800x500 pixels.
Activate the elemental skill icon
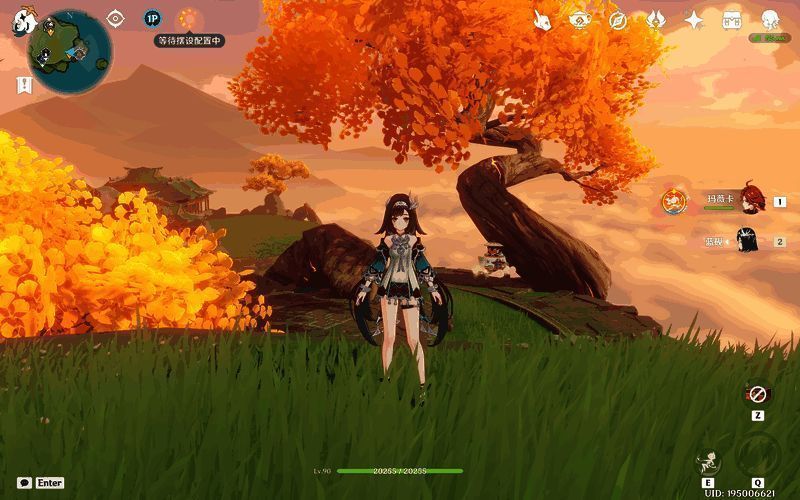[x=708, y=461]
